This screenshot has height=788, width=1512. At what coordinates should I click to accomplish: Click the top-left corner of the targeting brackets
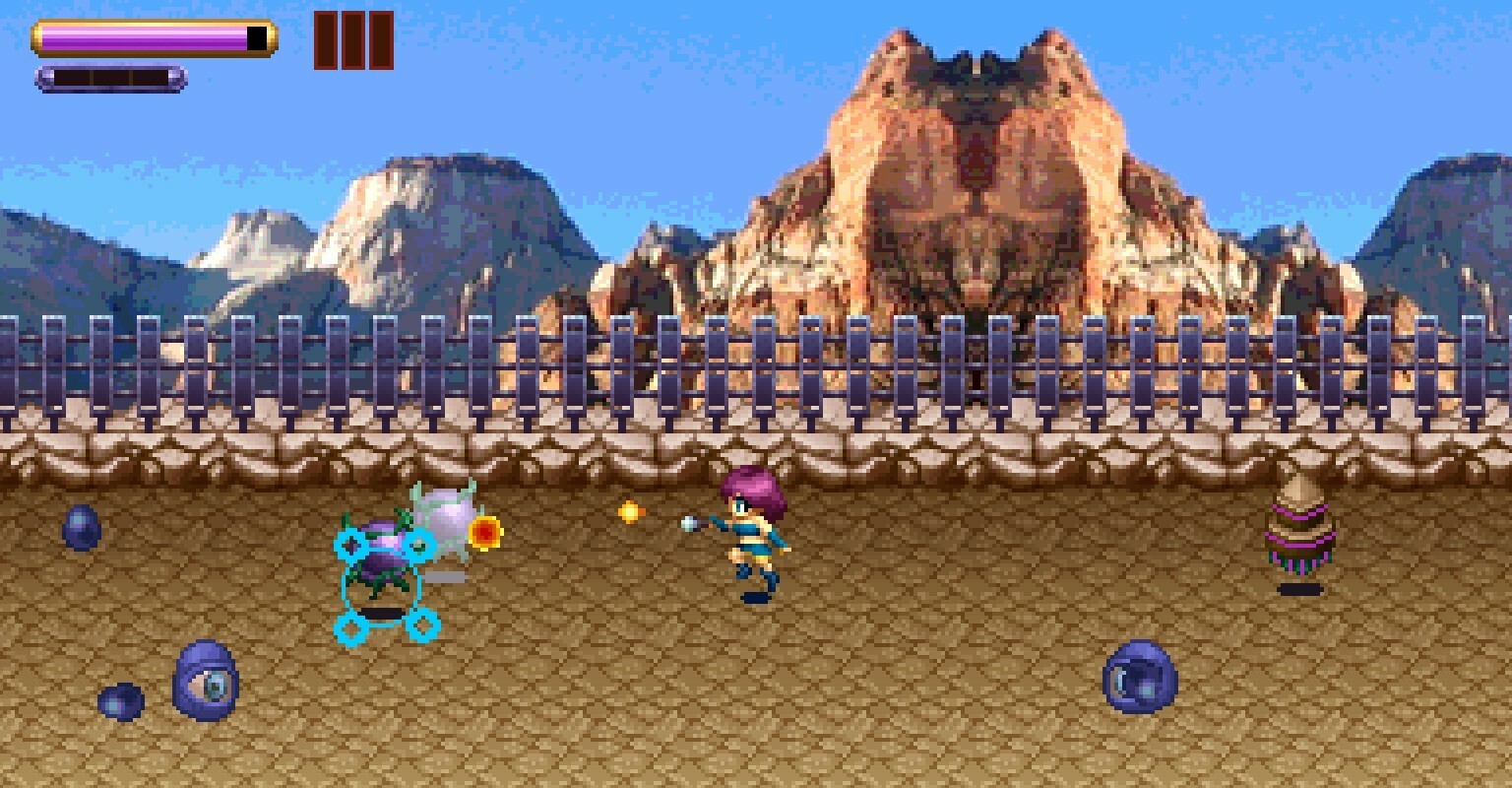(351, 543)
